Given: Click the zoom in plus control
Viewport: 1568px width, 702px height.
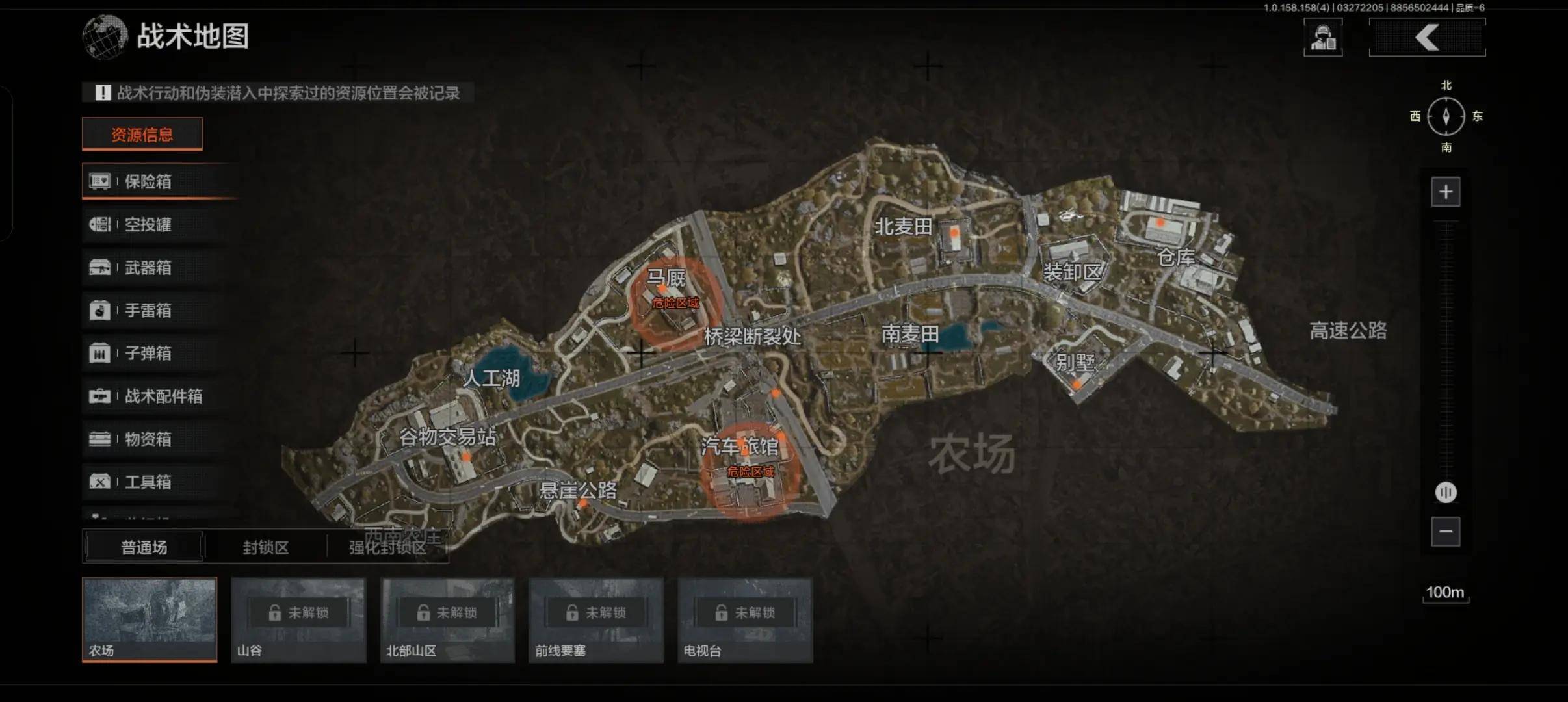Looking at the screenshot, I should (x=1446, y=190).
